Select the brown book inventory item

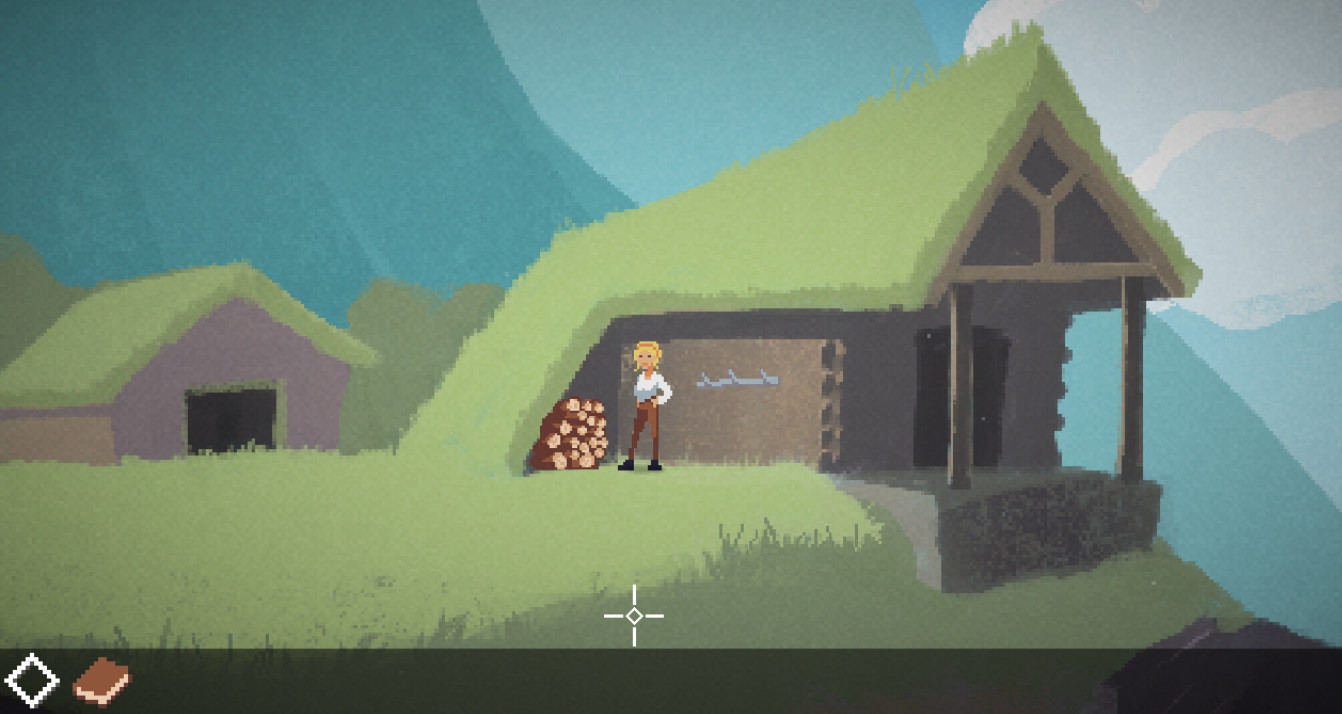click(101, 681)
